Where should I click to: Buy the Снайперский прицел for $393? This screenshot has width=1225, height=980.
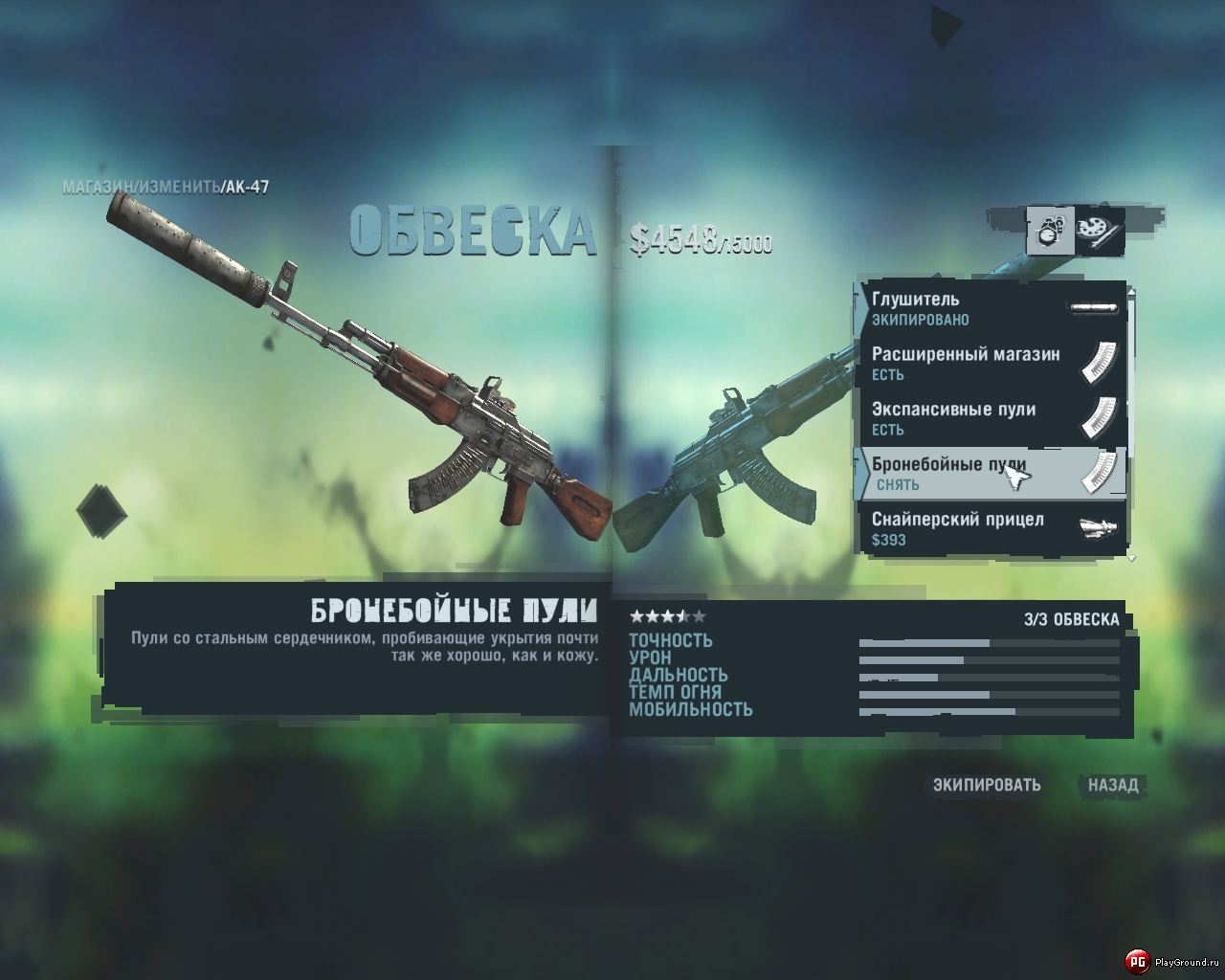tap(991, 528)
